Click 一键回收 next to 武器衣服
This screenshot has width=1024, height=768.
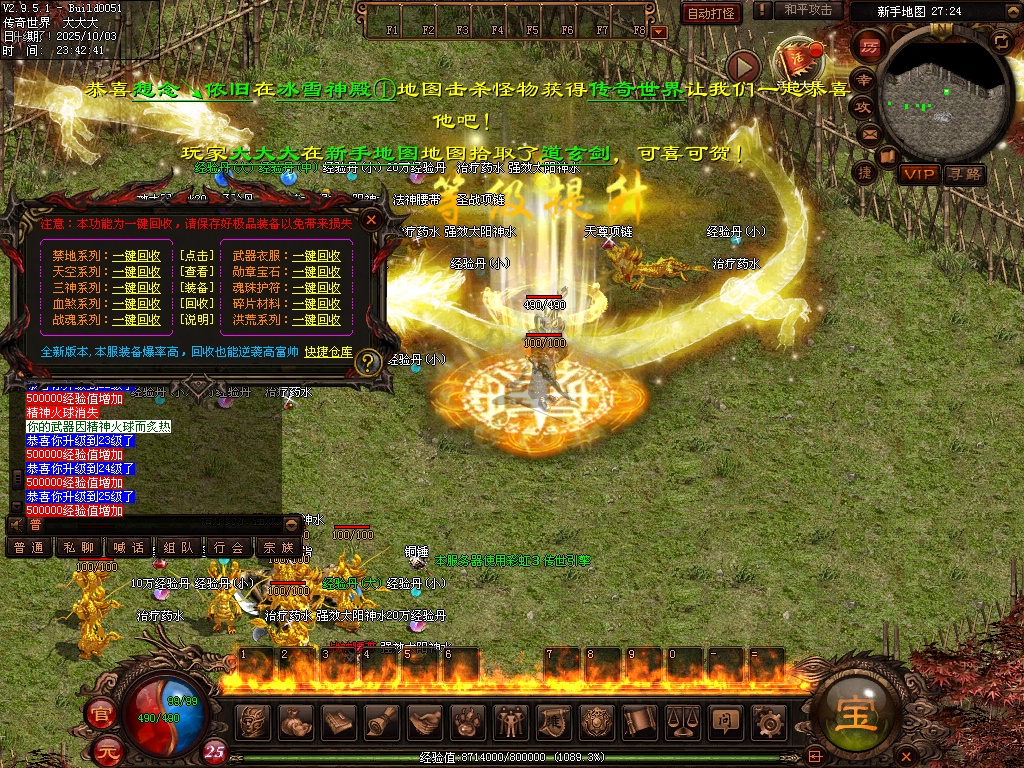coord(316,256)
